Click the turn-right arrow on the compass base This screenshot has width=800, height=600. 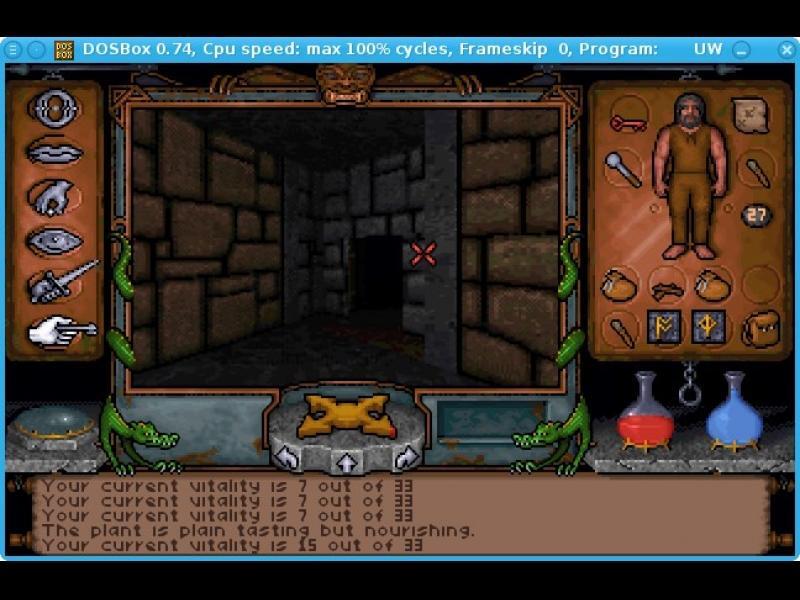click(405, 459)
